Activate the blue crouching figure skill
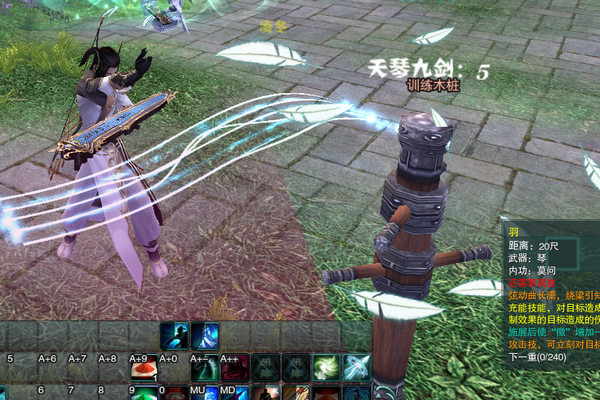Image resolution: width=600 pixels, height=400 pixels. (174, 336)
